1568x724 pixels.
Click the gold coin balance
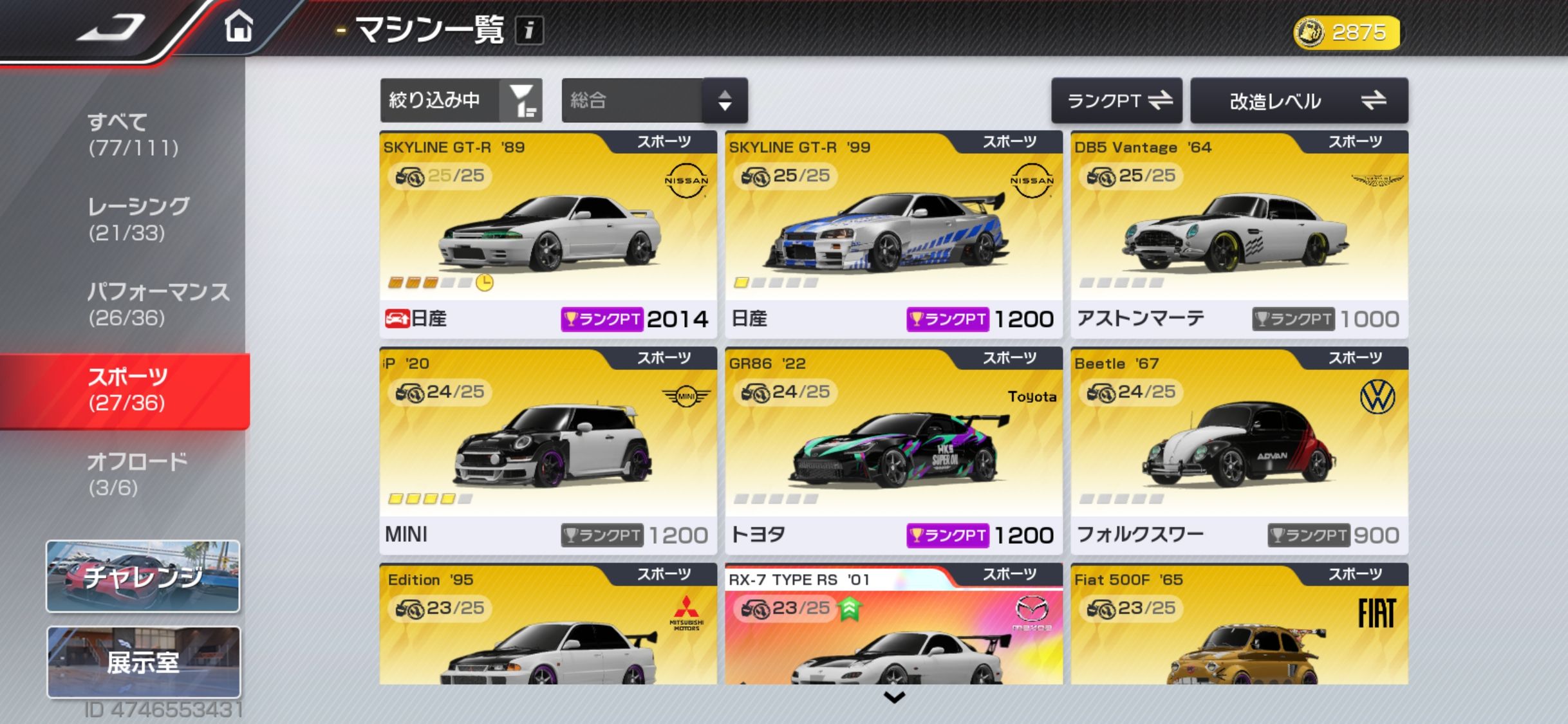(x=1347, y=32)
